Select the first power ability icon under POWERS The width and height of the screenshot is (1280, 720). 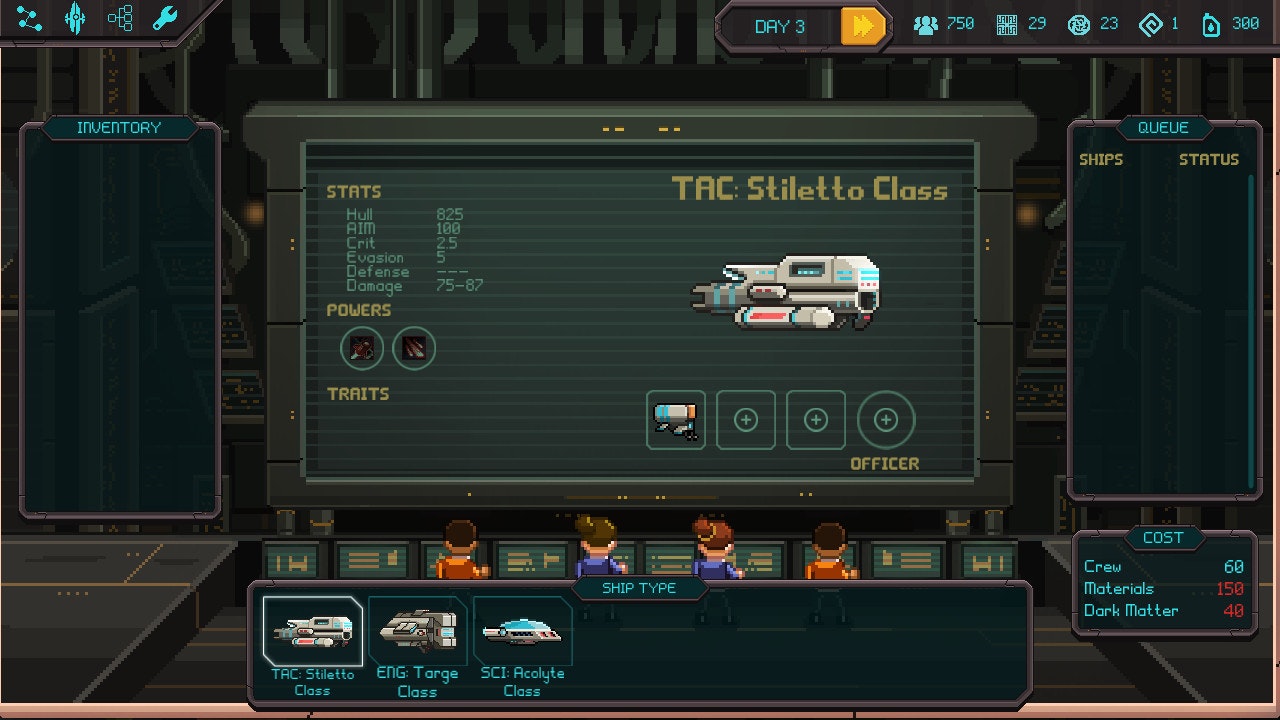click(x=362, y=347)
